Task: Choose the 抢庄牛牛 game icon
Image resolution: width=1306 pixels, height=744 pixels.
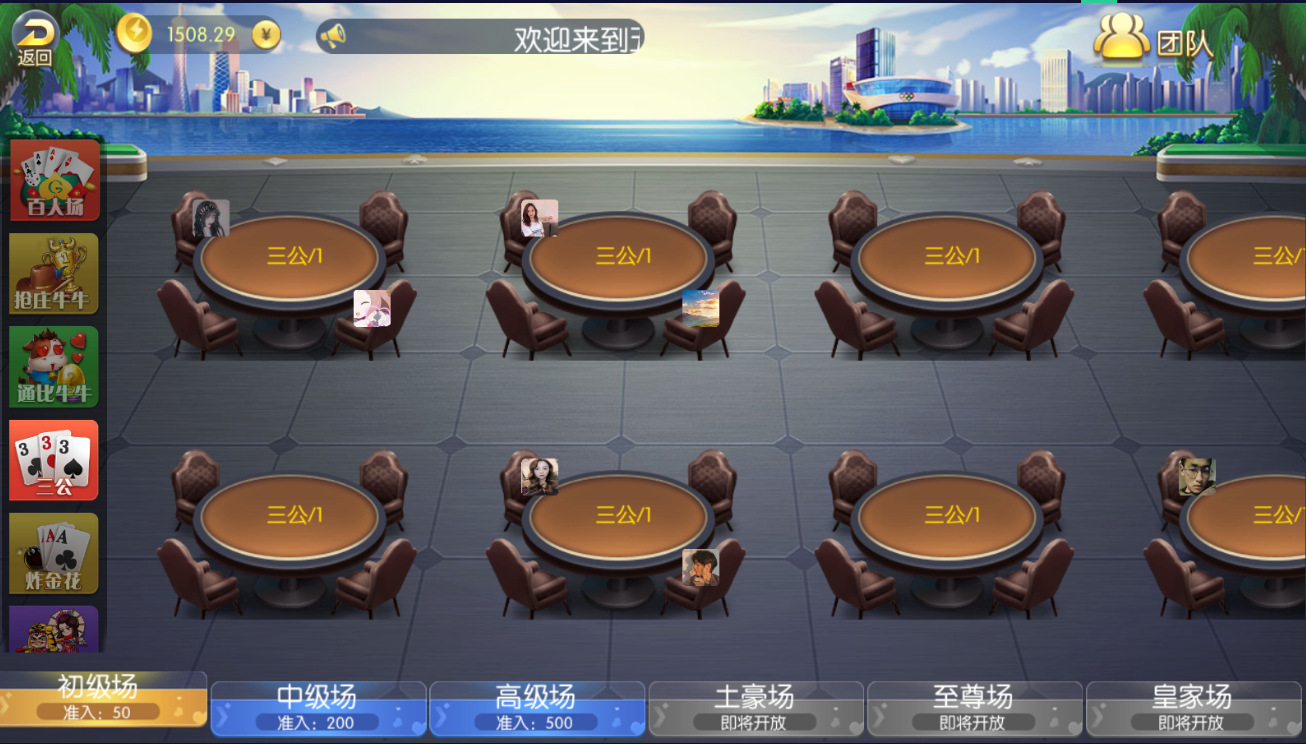Action: [x=55, y=273]
